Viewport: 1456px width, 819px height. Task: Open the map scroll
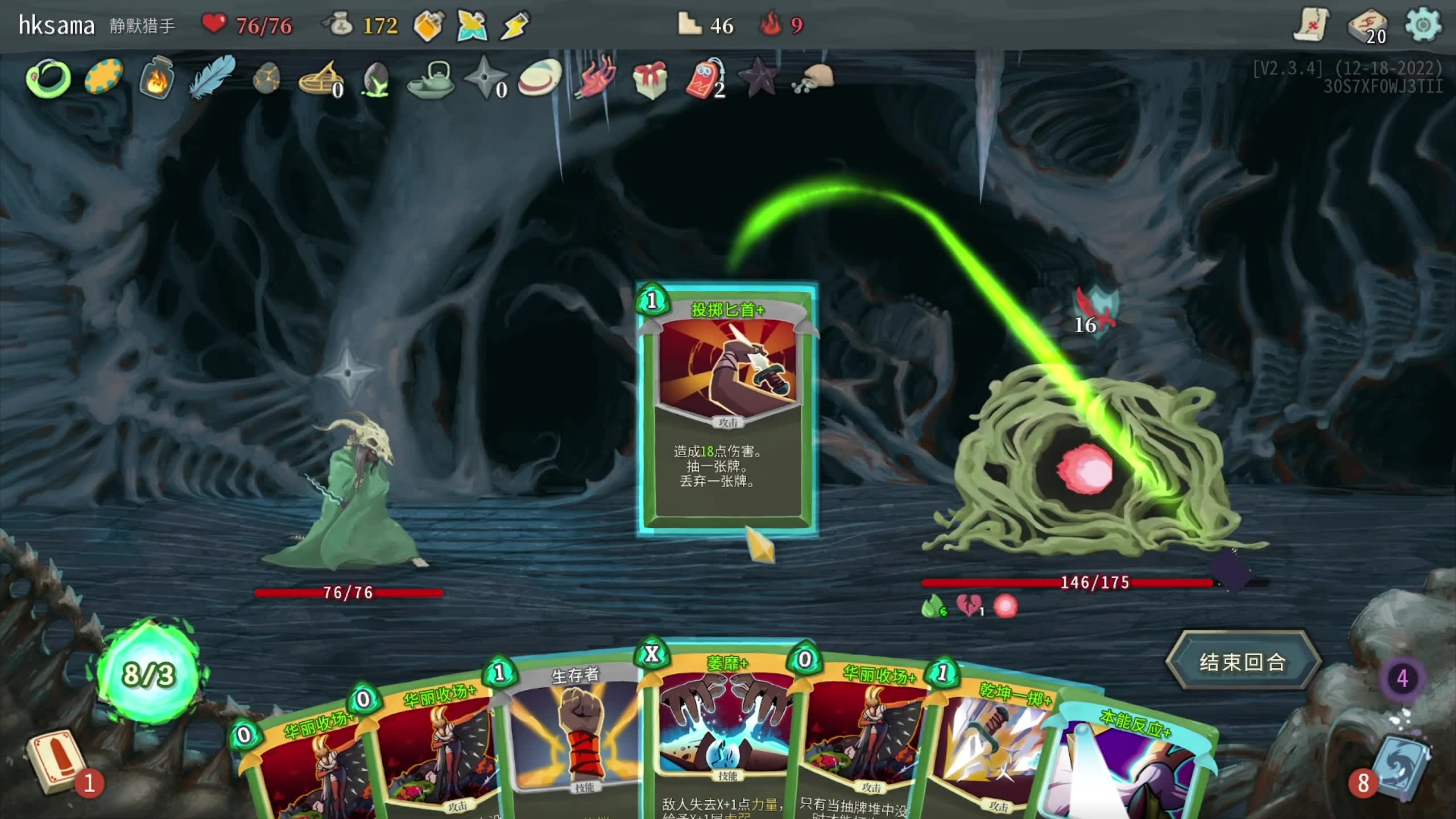click(1310, 26)
